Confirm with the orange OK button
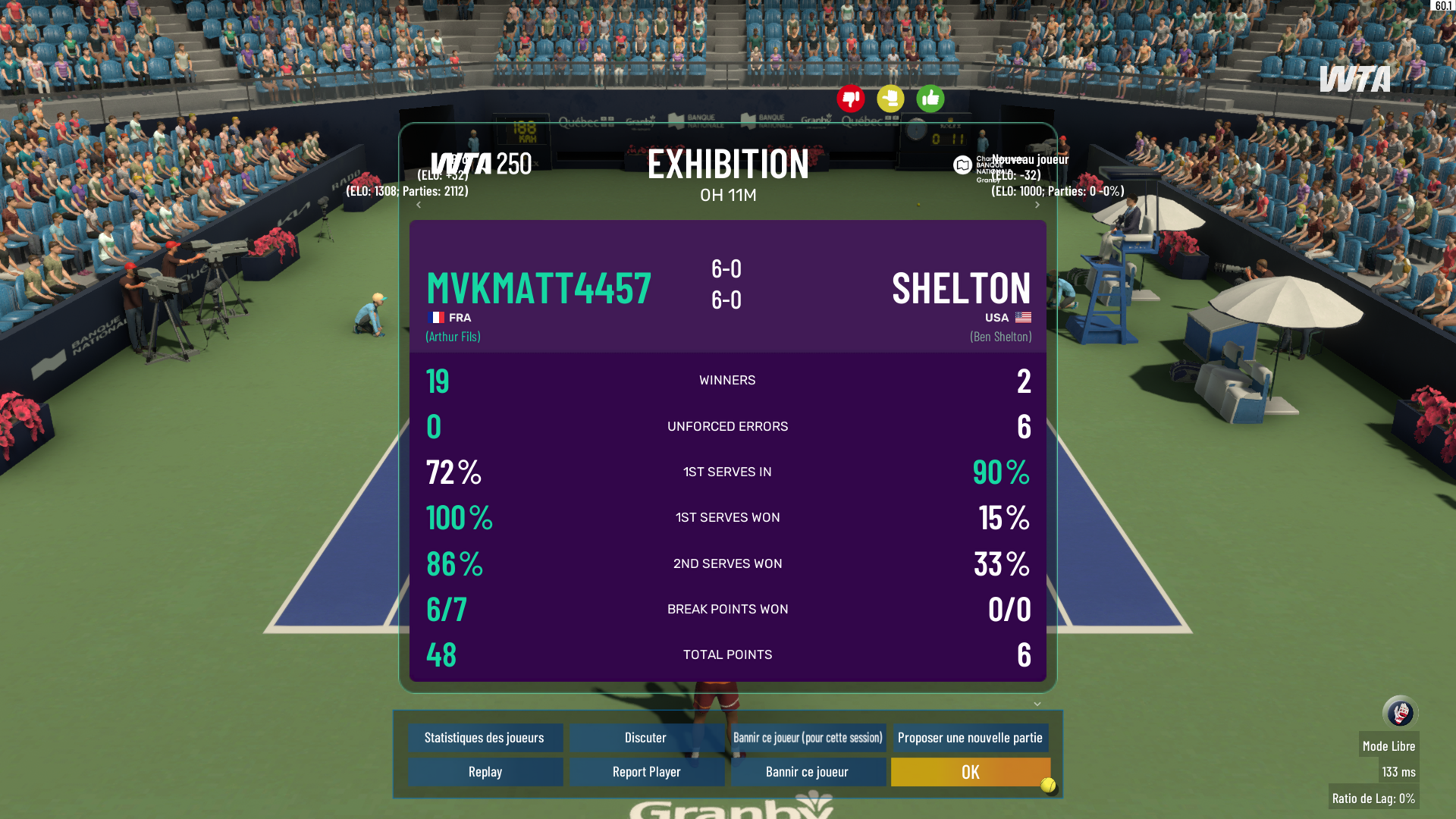This screenshot has height=819, width=1456. tap(970, 772)
